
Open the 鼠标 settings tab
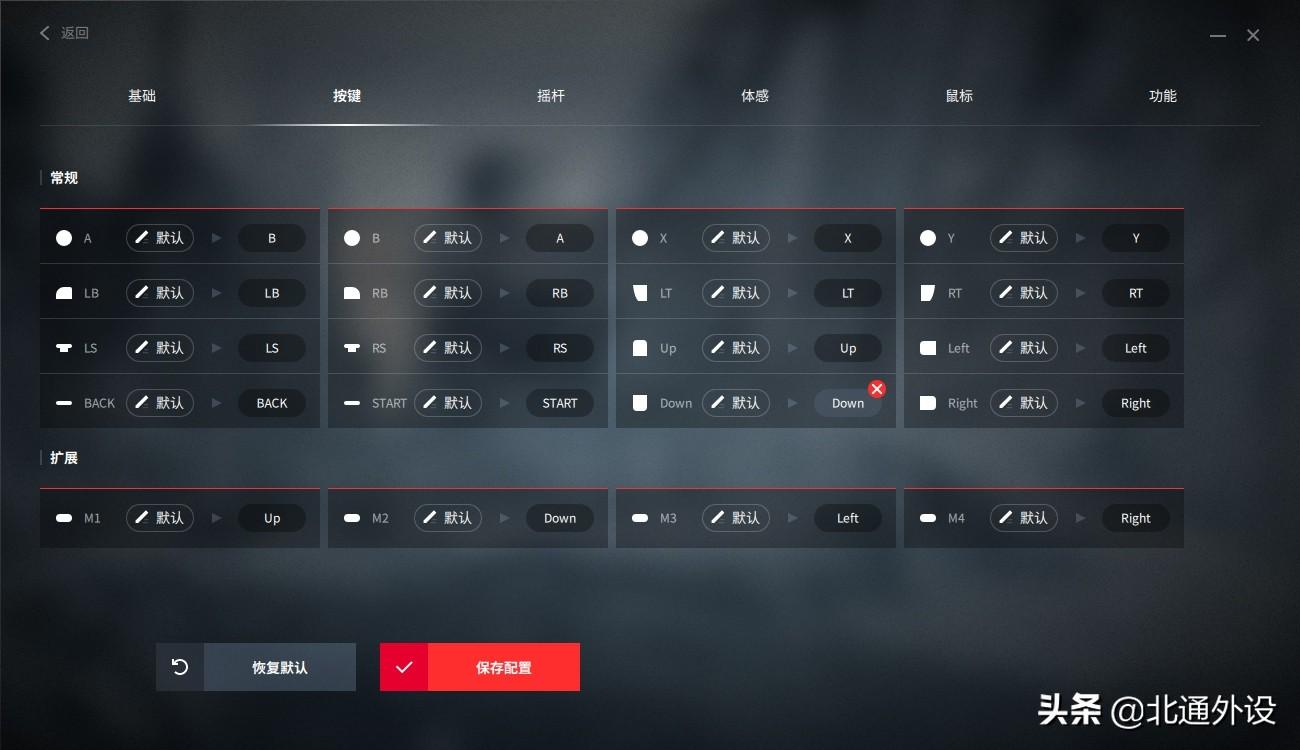(x=959, y=95)
